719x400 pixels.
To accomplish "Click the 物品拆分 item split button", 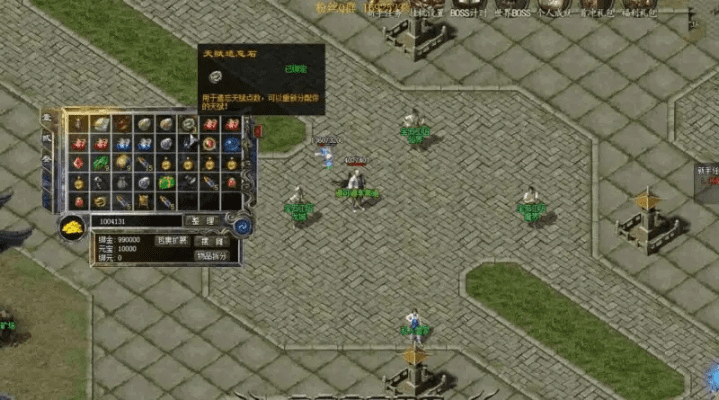I will click(x=212, y=256).
